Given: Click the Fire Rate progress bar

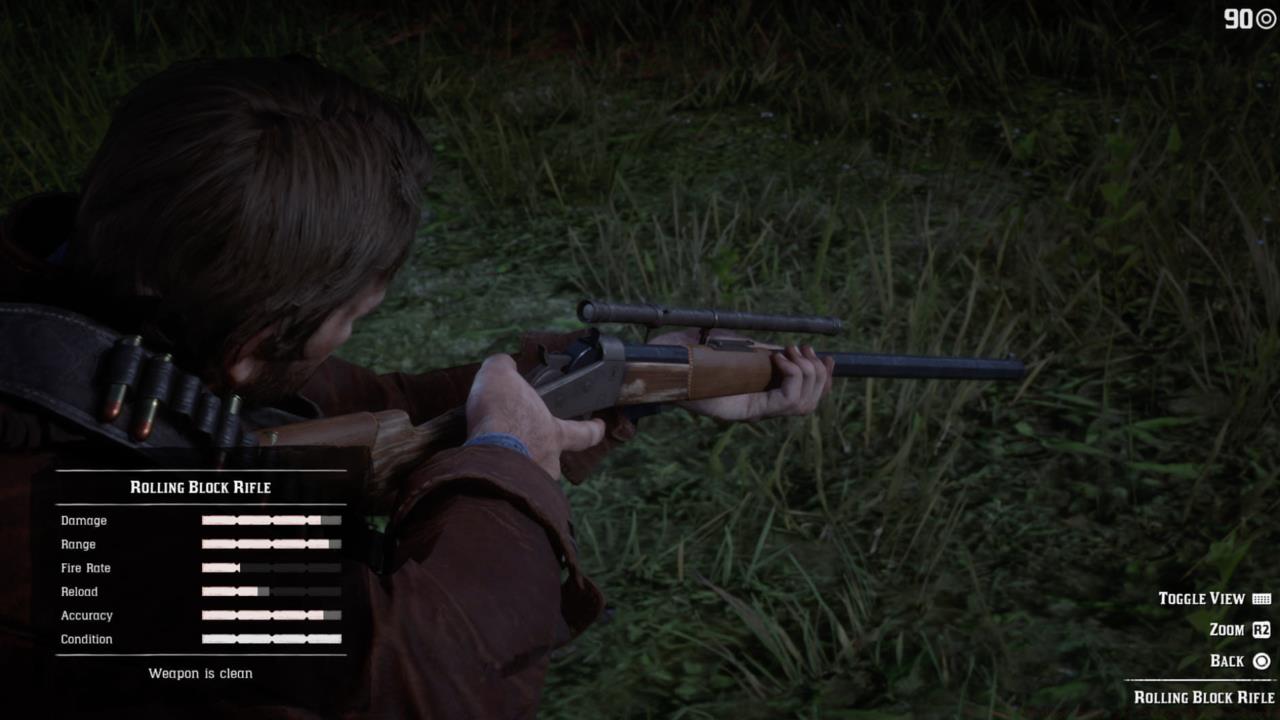Looking at the screenshot, I should tap(270, 568).
